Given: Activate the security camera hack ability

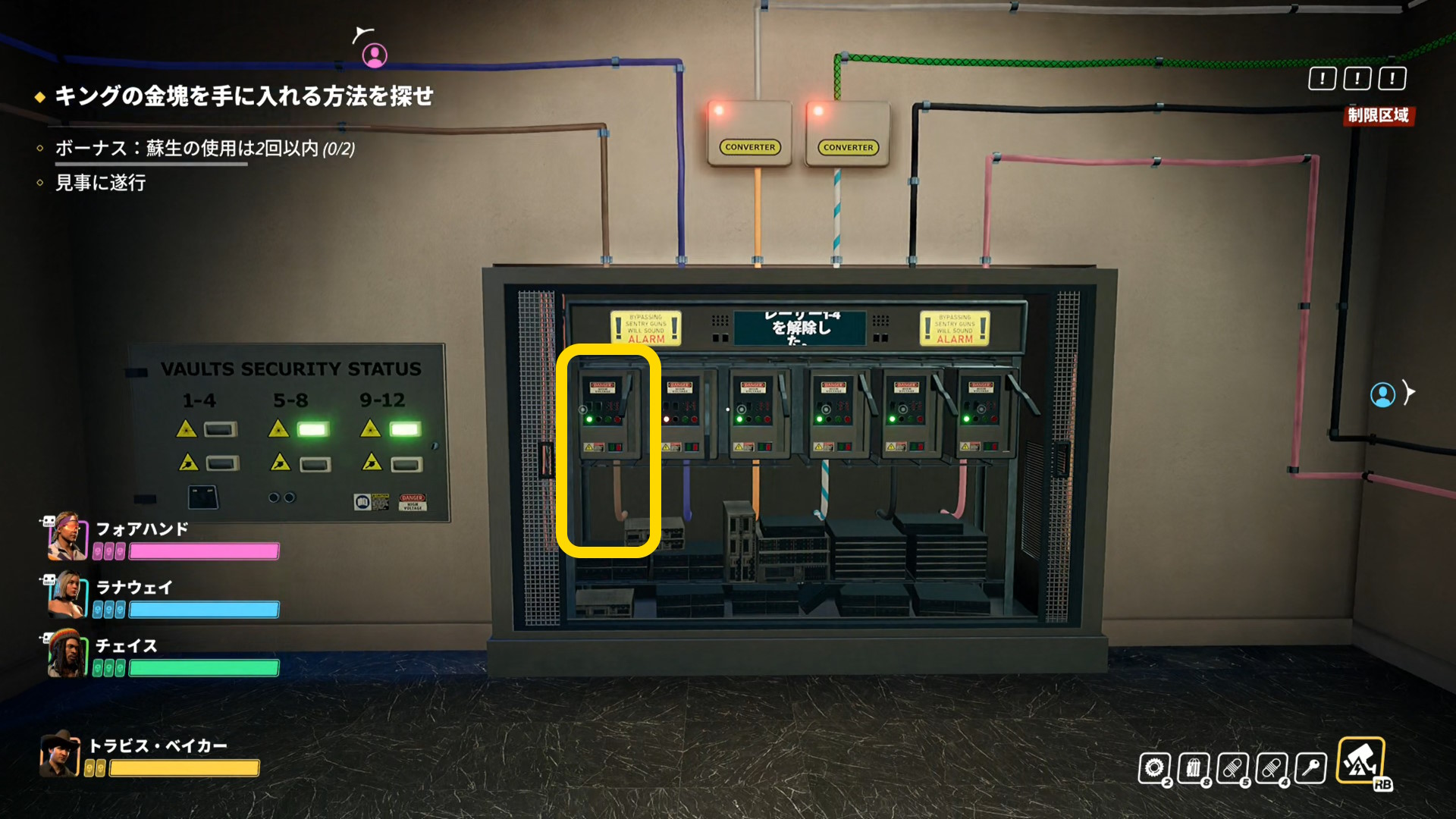Looking at the screenshot, I should 1360,761.
